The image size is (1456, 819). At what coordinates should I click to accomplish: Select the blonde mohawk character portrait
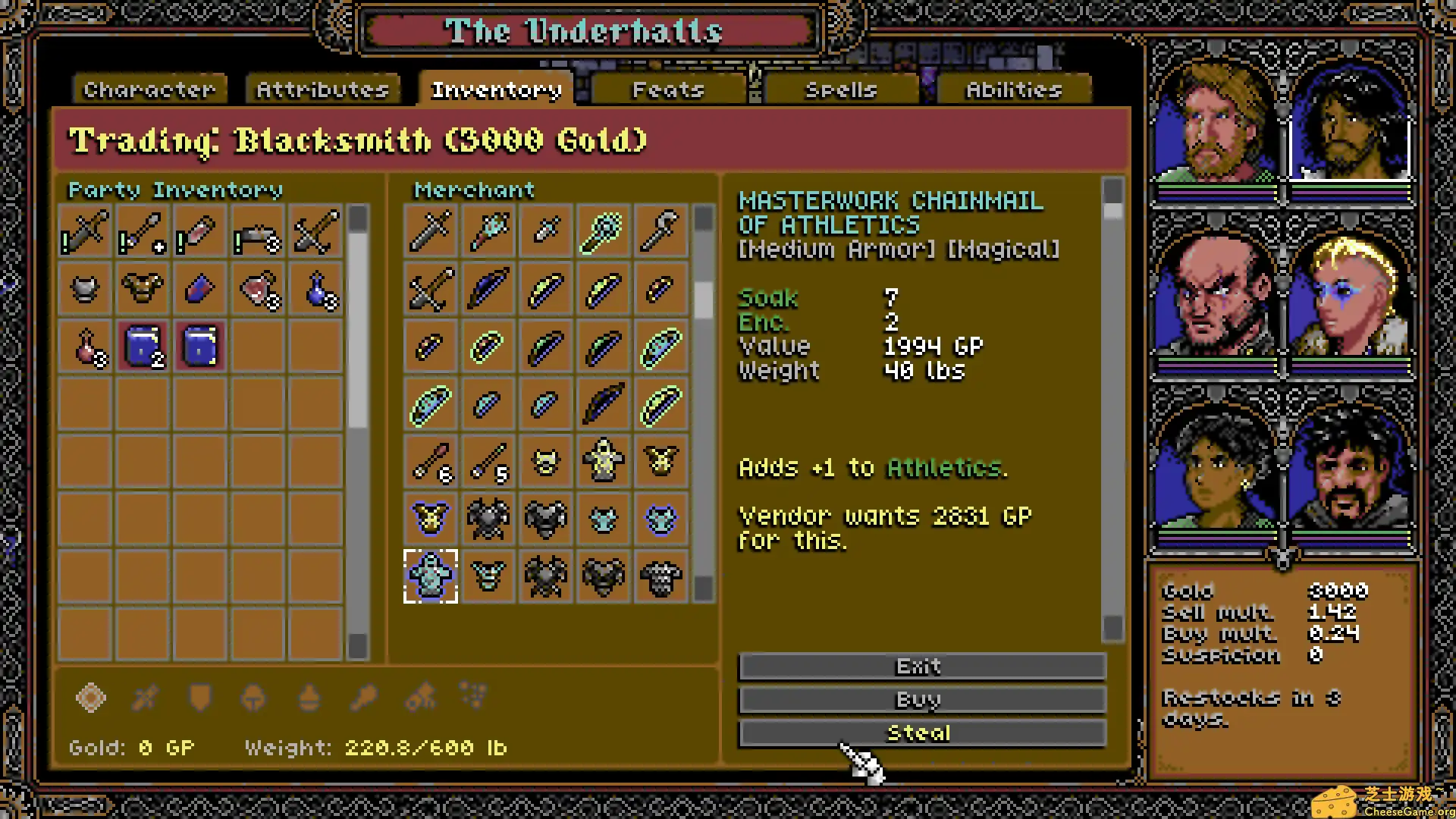1350,296
